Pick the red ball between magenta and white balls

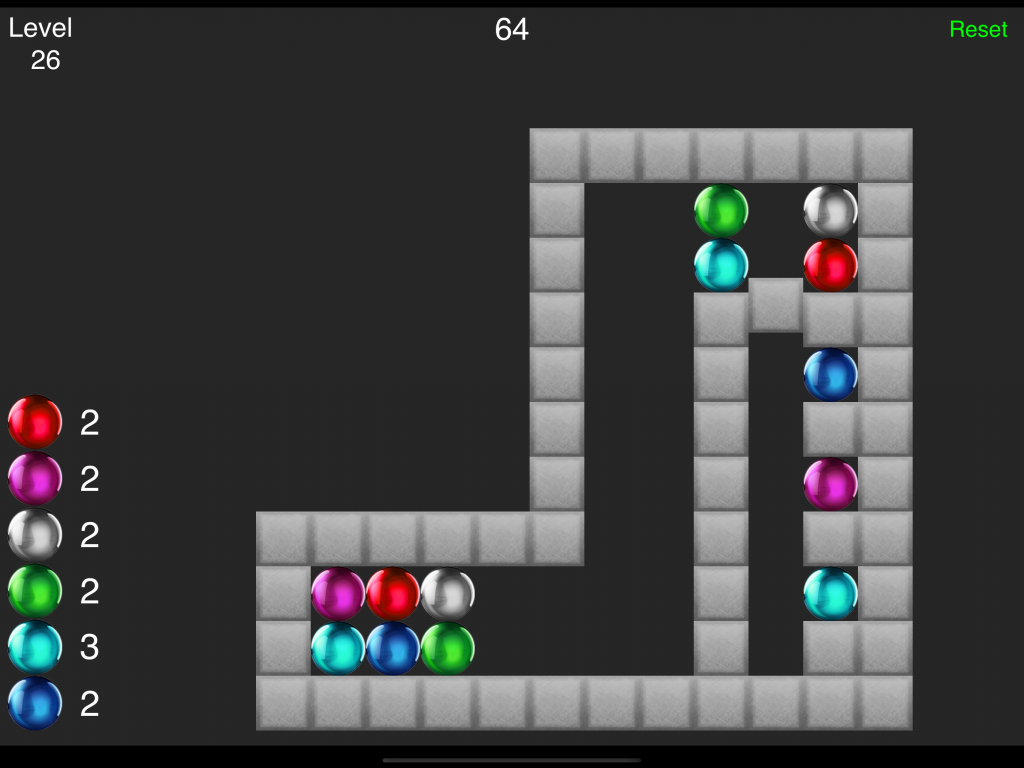tap(393, 594)
